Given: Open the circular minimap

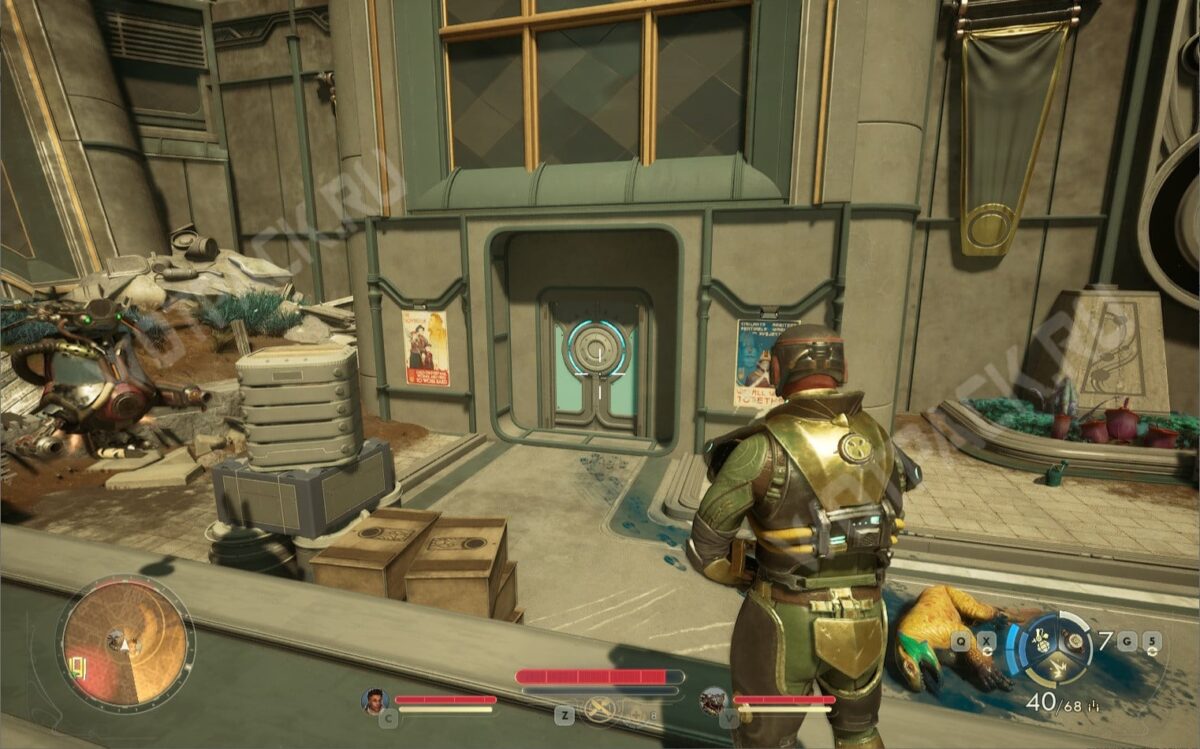Looking at the screenshot, I should point(125,643).
